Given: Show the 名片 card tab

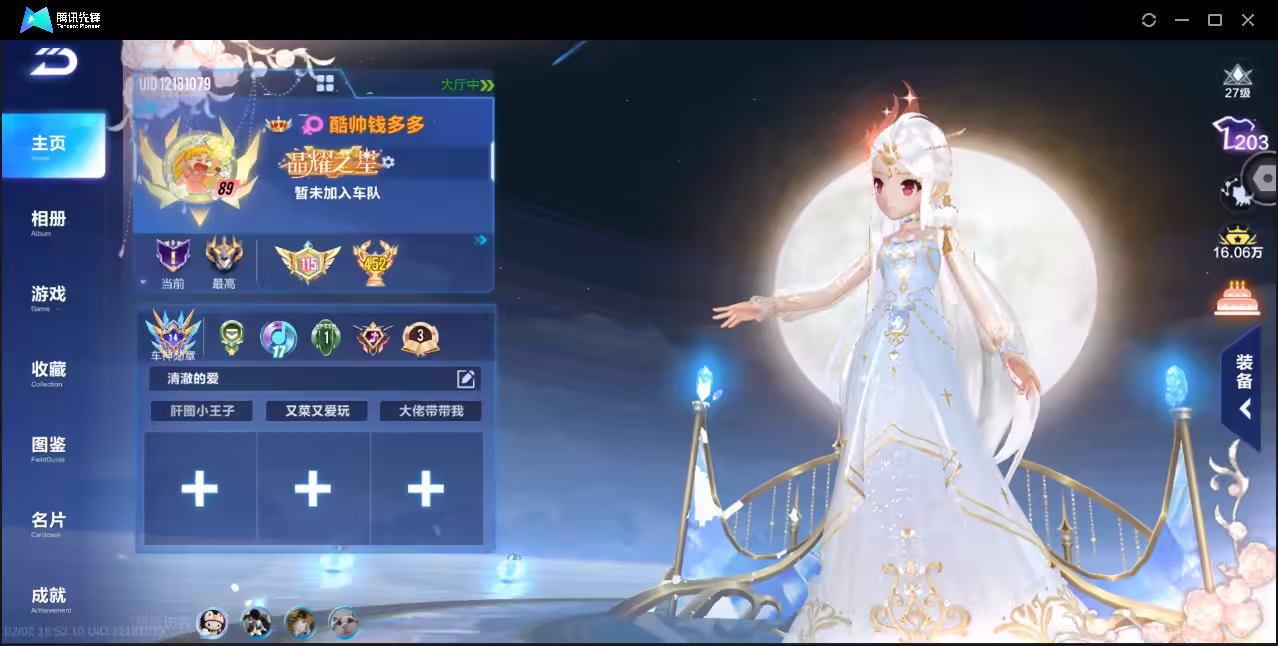Looking at the screenshot, I should point(48,522).
